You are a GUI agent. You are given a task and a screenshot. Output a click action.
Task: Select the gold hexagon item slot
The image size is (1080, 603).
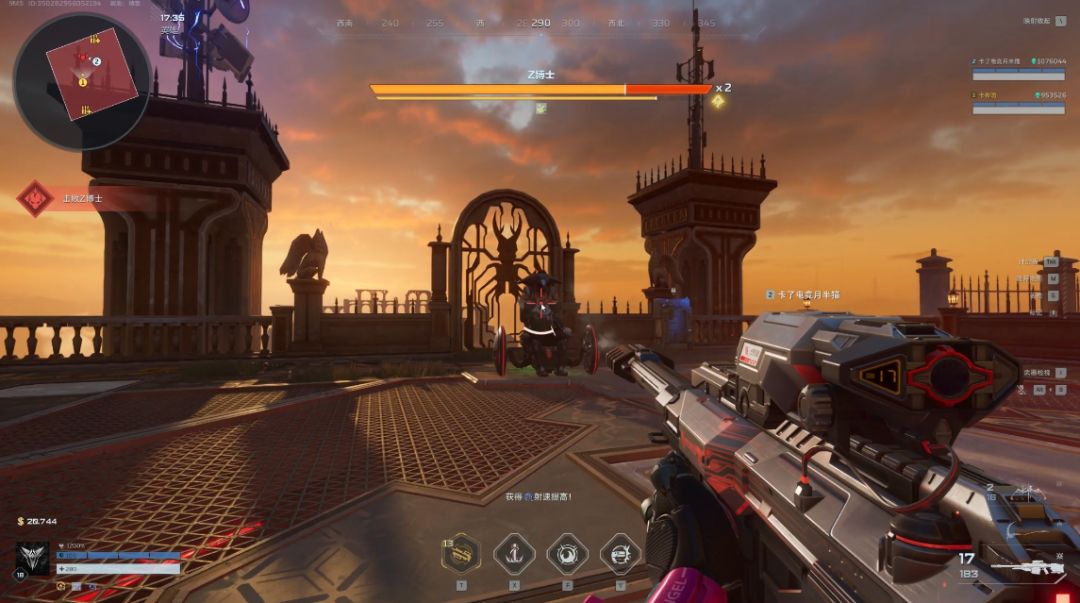[x=461, y=553]
